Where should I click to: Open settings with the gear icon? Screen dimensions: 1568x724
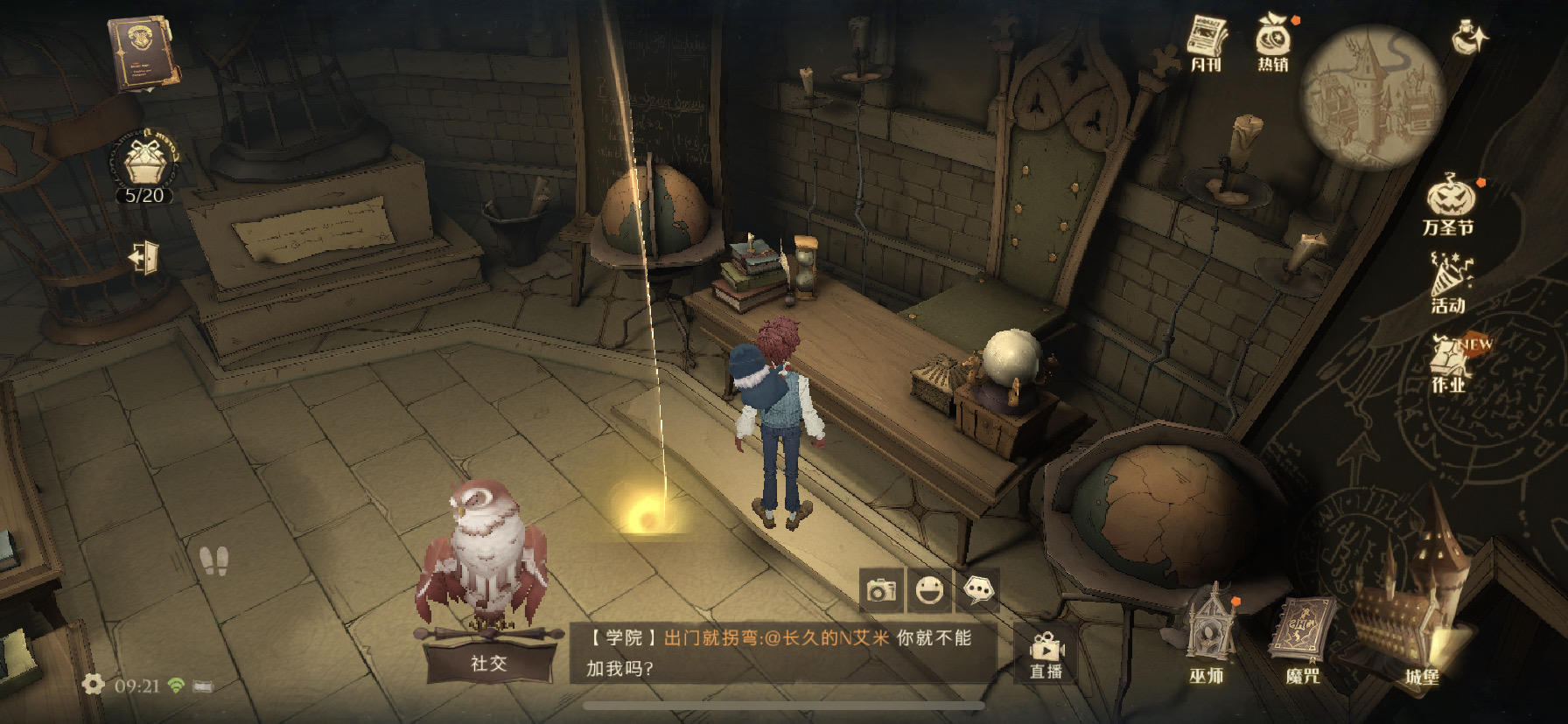point(93,685)
